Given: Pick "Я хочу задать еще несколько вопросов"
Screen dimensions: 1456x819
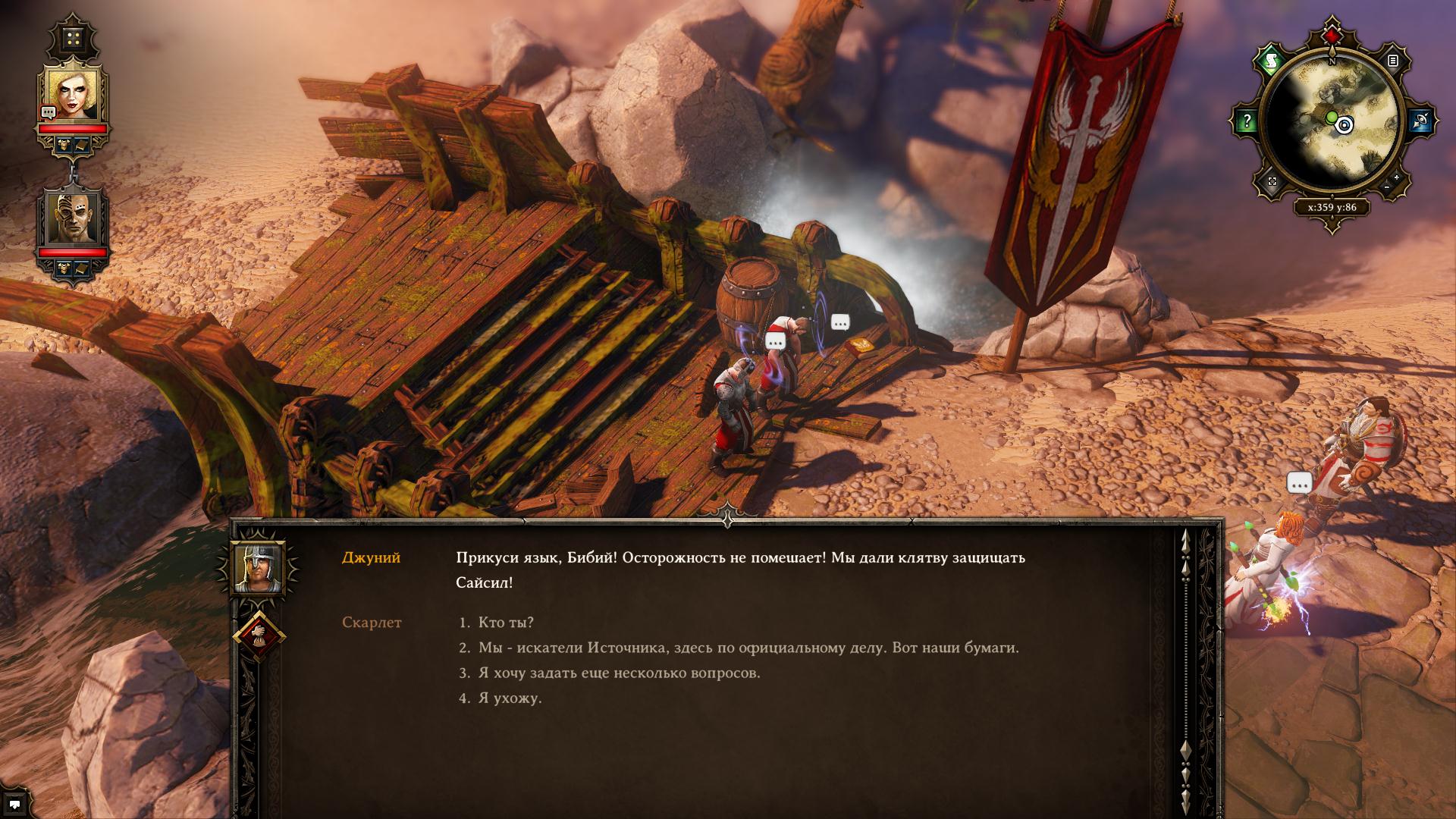Looking at the screenshot, I should 619,673.
